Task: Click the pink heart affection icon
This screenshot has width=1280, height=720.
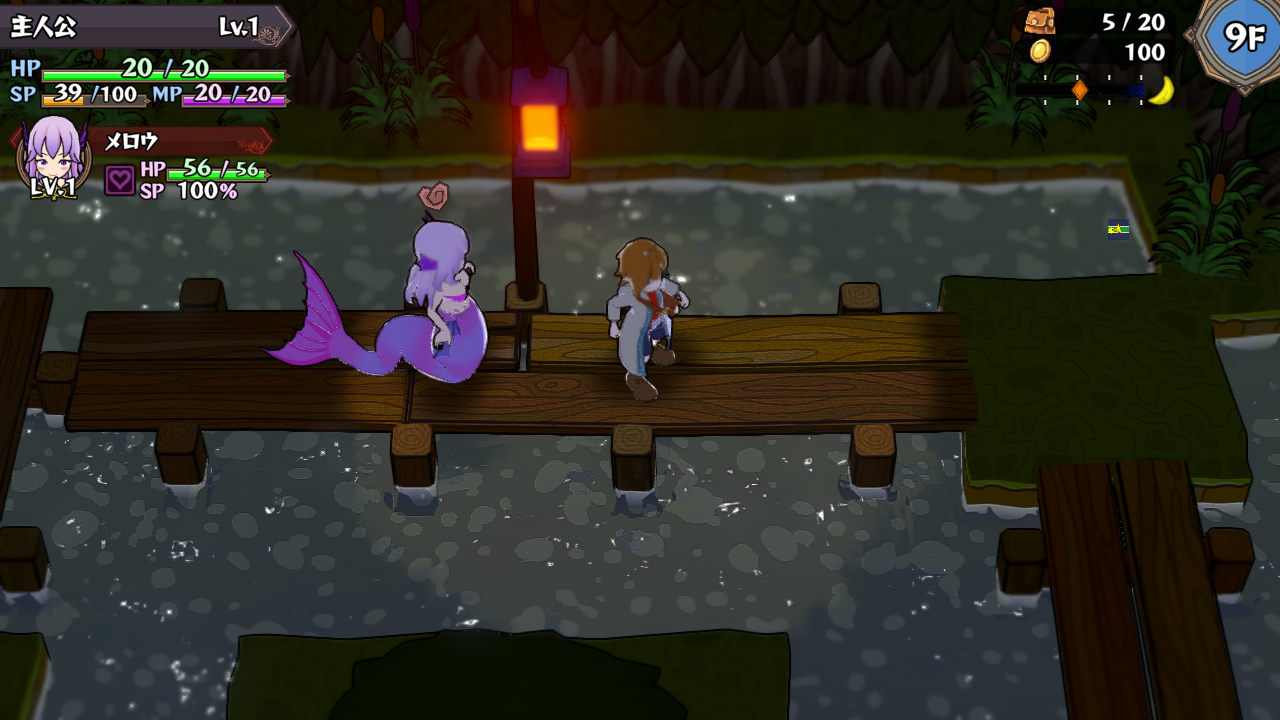Action: pos(119,180)
